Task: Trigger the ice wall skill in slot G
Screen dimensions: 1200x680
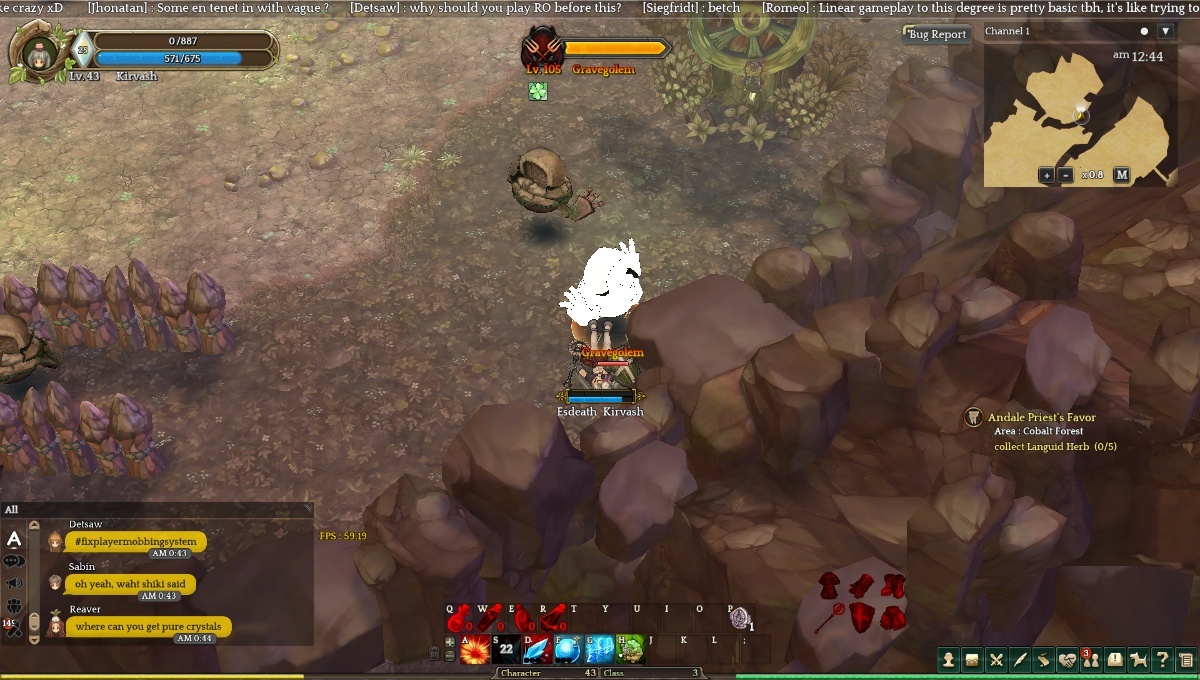Action: [600, 649]
